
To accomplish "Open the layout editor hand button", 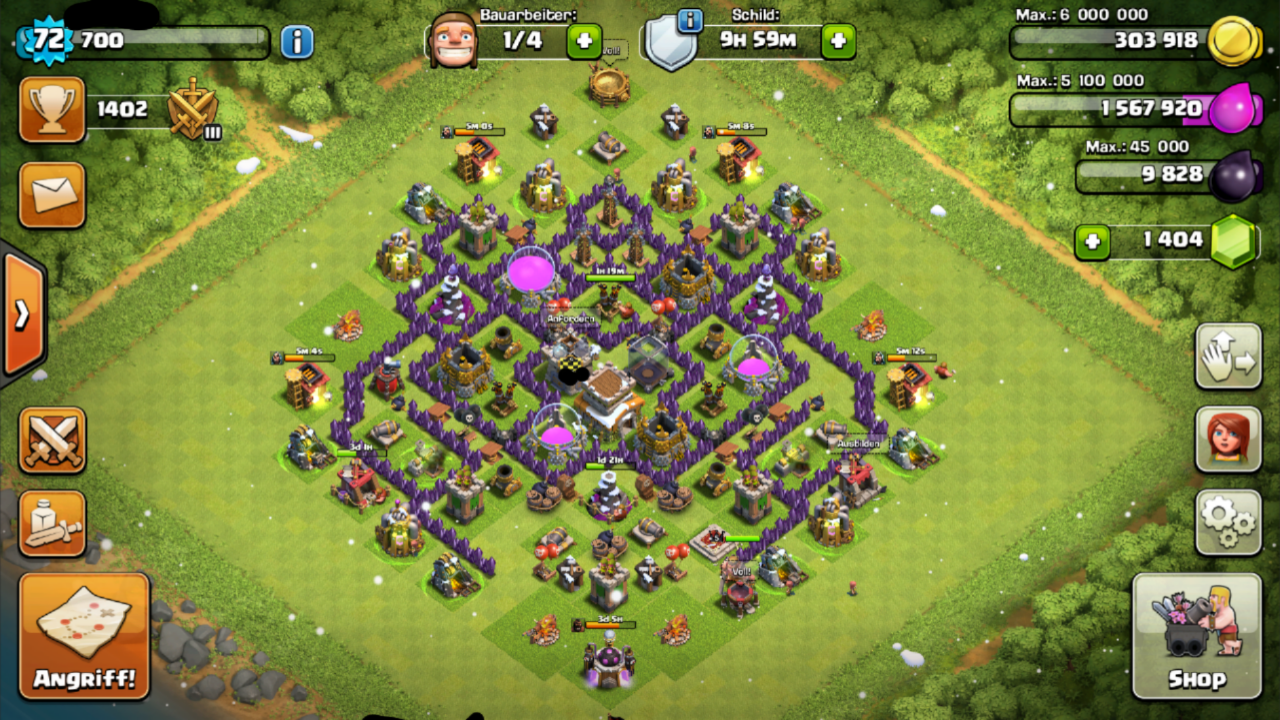I will tap(1228, 356).
